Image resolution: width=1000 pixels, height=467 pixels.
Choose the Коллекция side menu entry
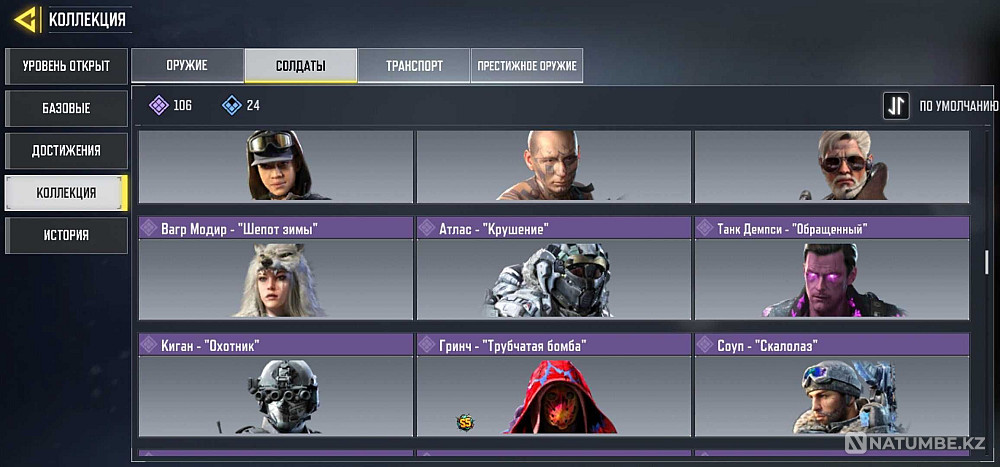[x=66, y=192]
